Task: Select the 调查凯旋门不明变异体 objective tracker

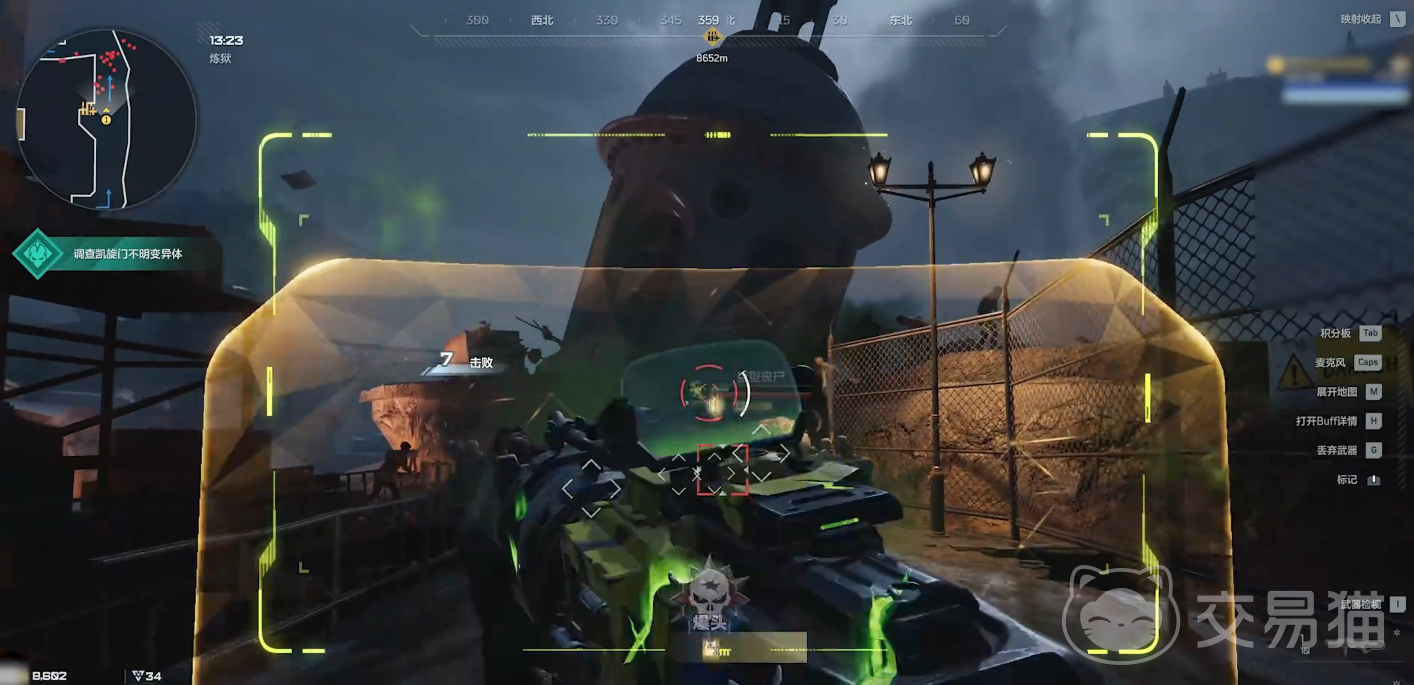Action: pyautogui.click(x=128, y=254)
